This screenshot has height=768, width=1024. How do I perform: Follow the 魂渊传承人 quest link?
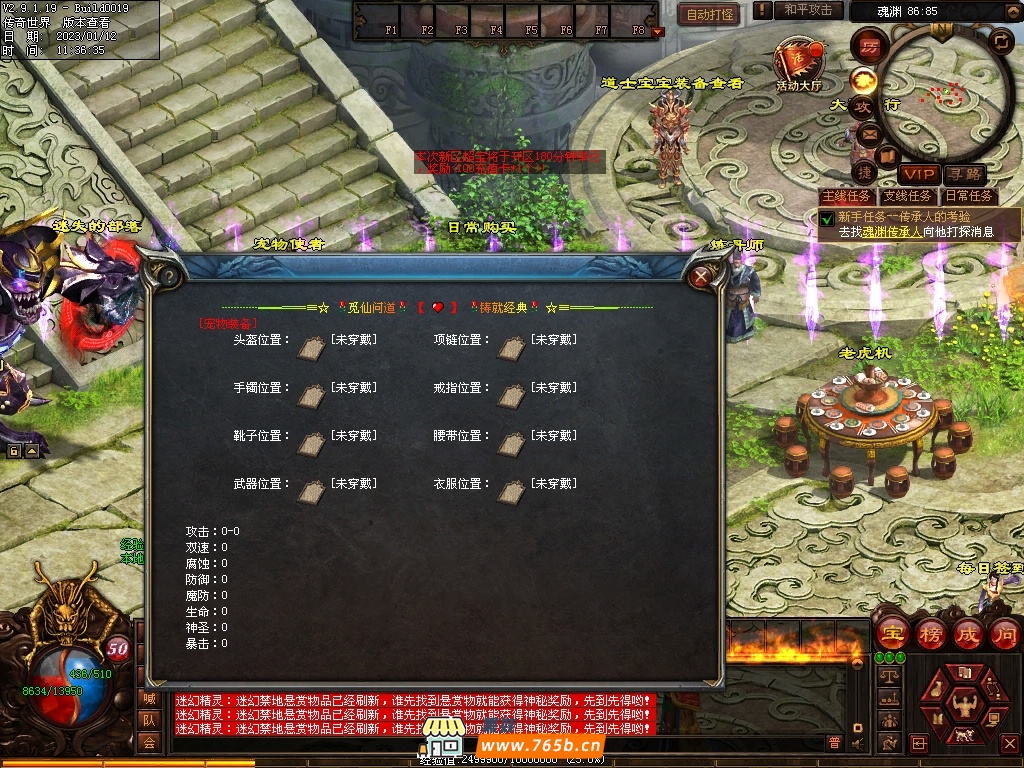[x=893, y=231]
